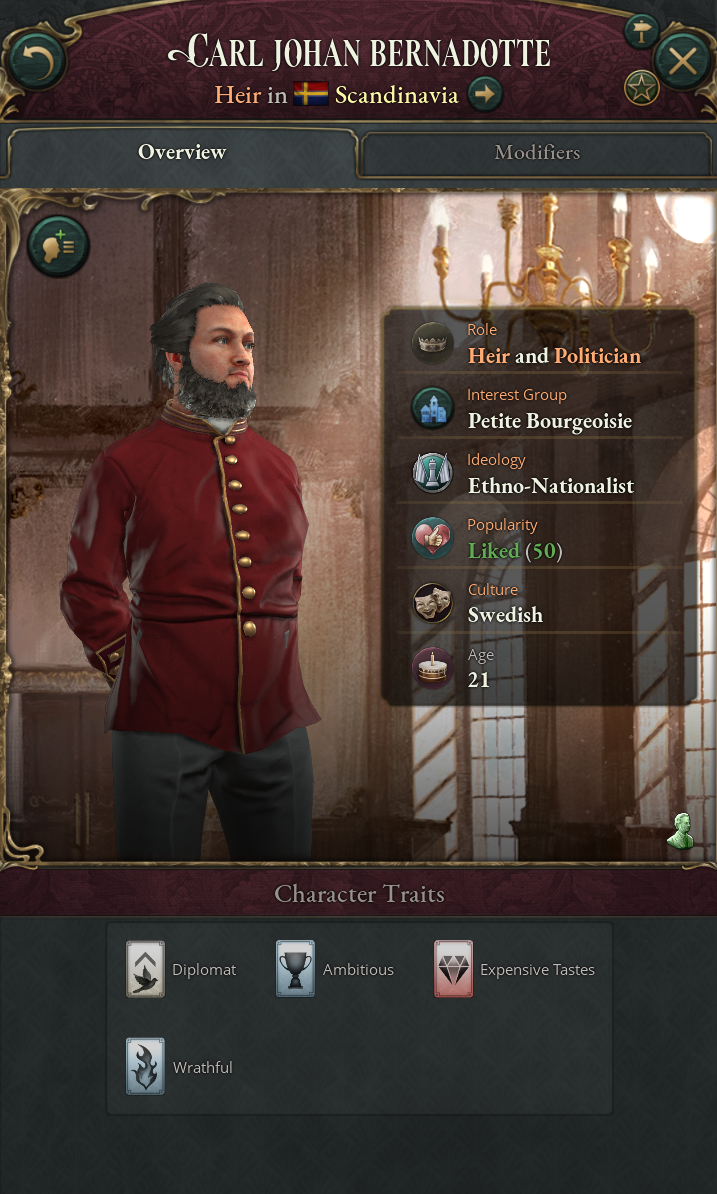The width and height of the screenshot is (717, 1194).
Task: Open the Petite Bourgeoisie interest group
Action: 549,421
